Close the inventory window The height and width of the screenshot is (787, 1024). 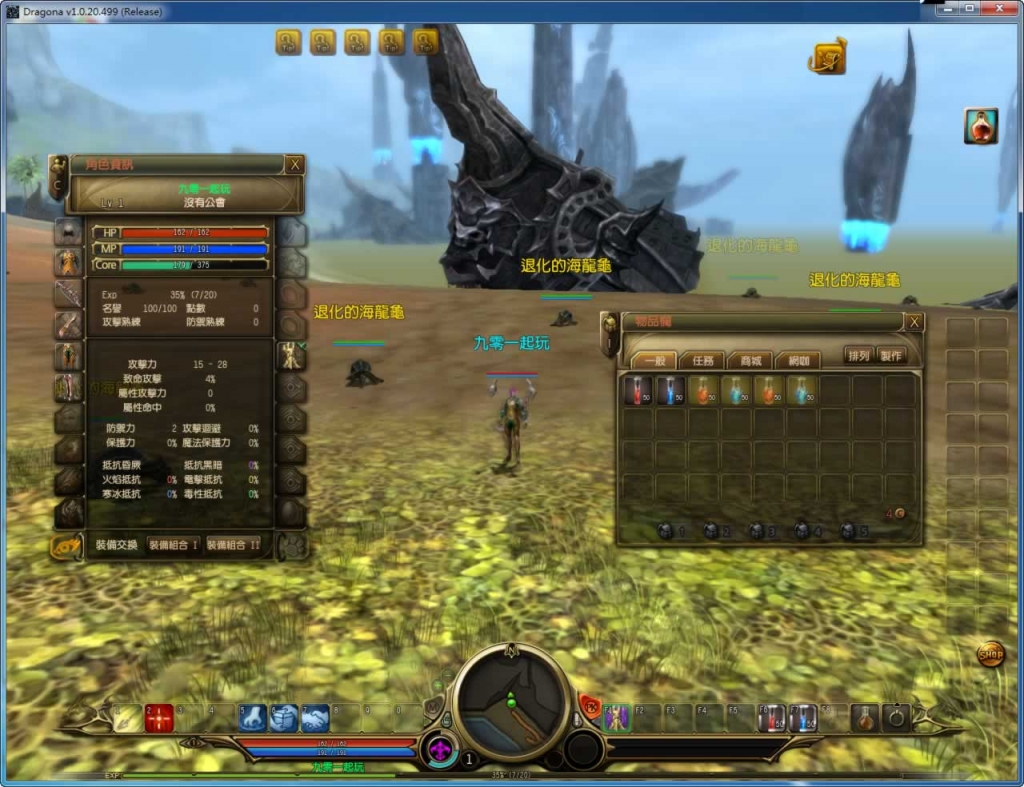tap(914, 322)
